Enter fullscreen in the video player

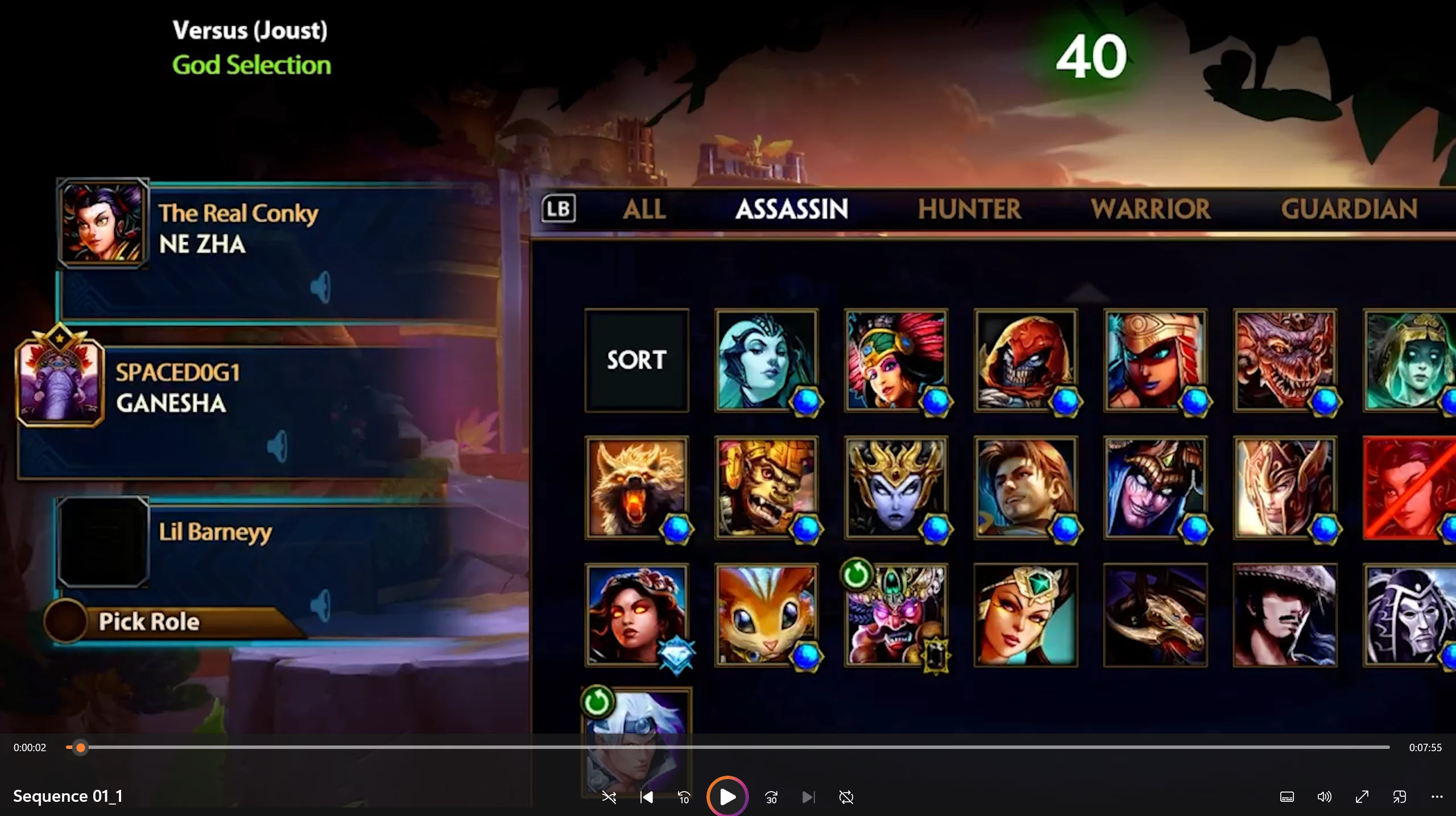coord(1362,797)
